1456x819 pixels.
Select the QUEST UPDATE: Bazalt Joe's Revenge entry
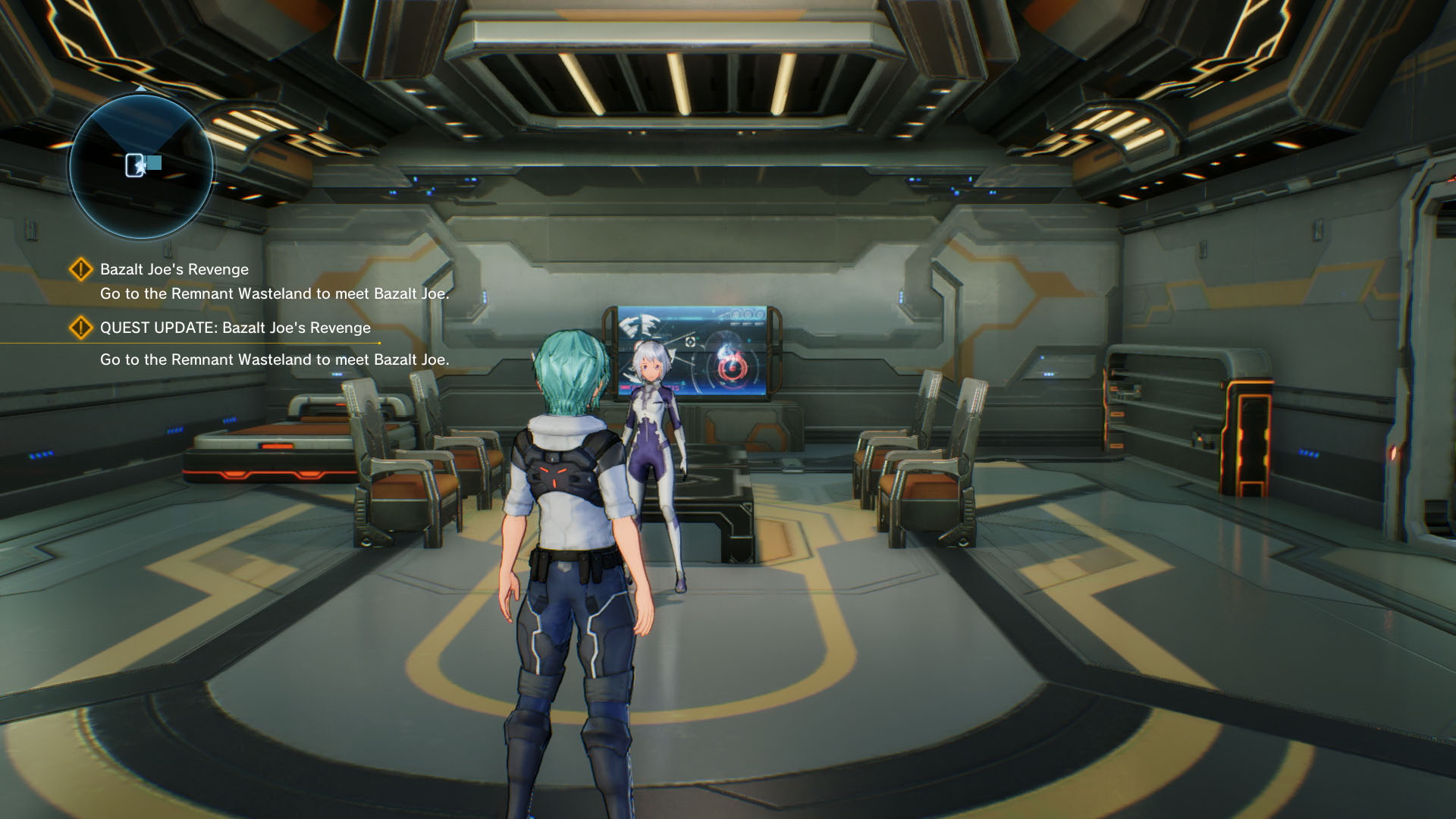(235, 328)
